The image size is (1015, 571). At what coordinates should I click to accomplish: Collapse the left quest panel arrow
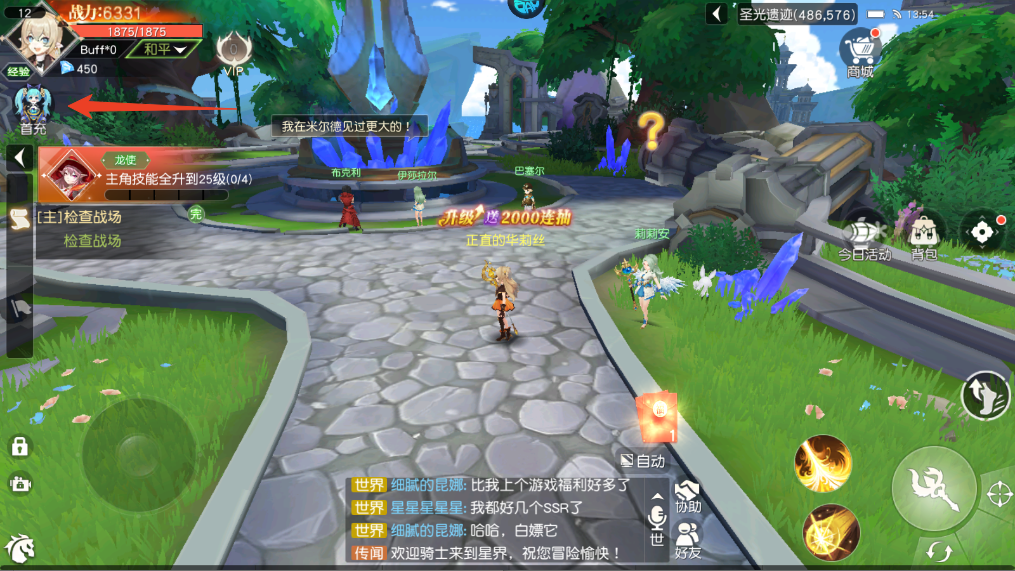[x=18, y=158]
